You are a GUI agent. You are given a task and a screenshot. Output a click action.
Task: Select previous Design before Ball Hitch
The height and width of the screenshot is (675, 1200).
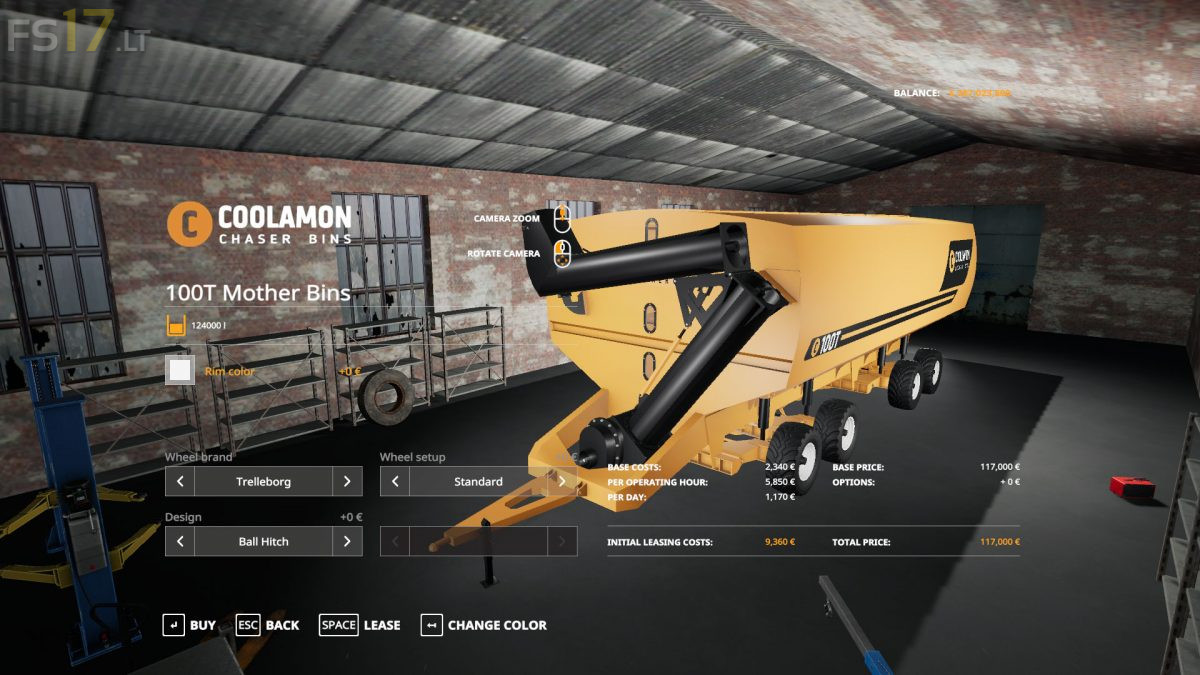180,541
